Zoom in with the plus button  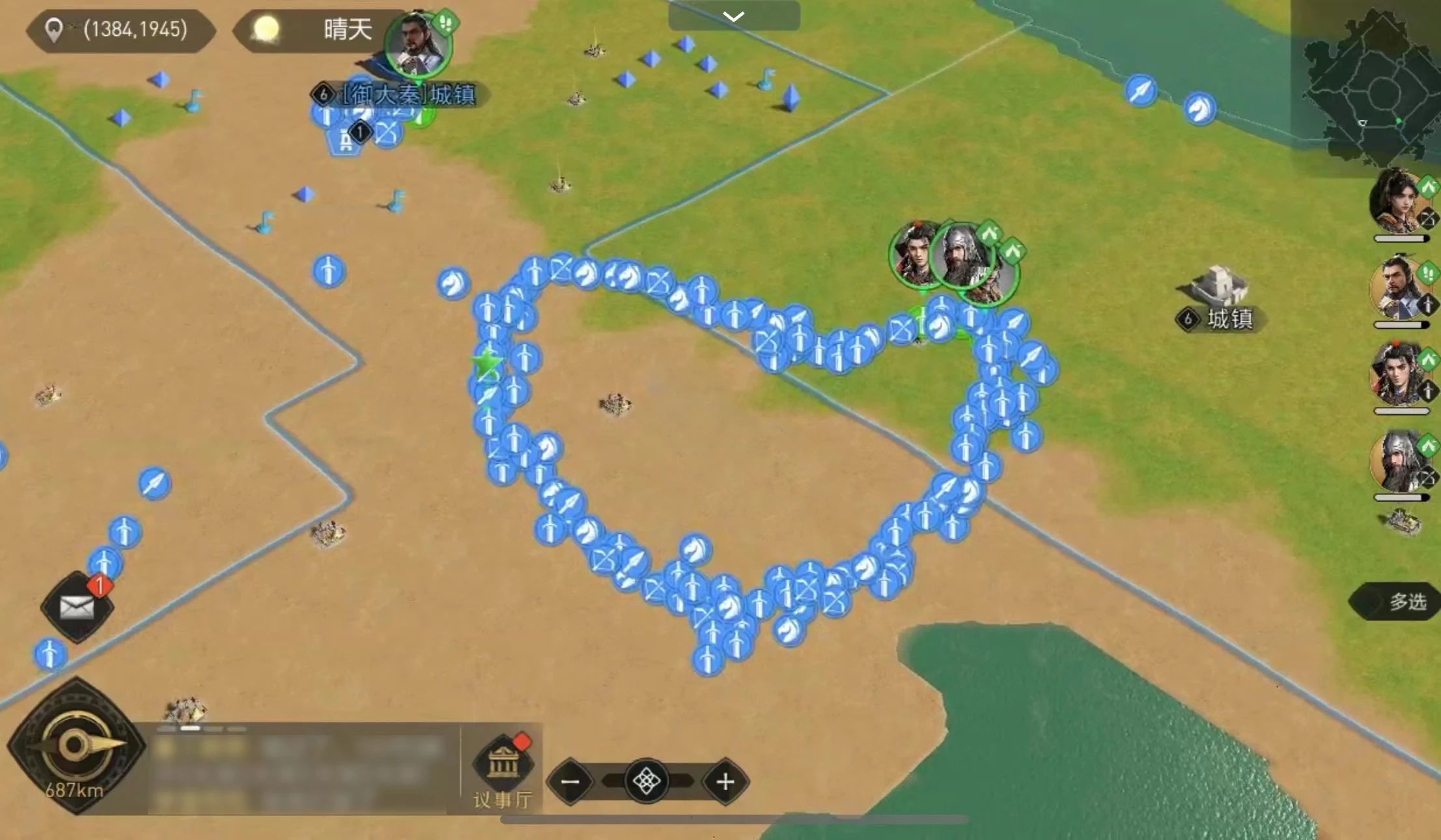click(x=725, y=781)
